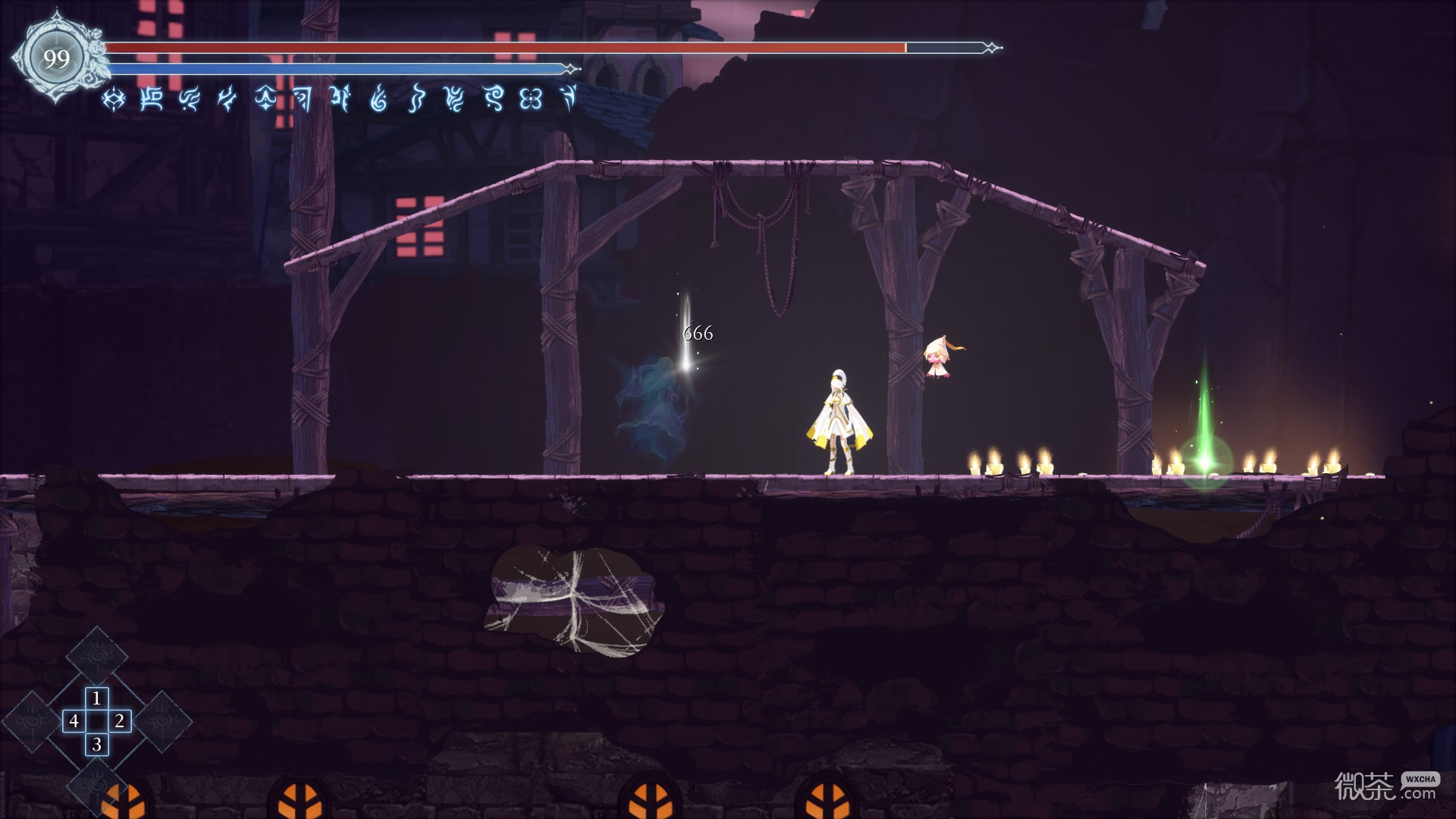Click the diamond-shaped star rune icon

114,99
